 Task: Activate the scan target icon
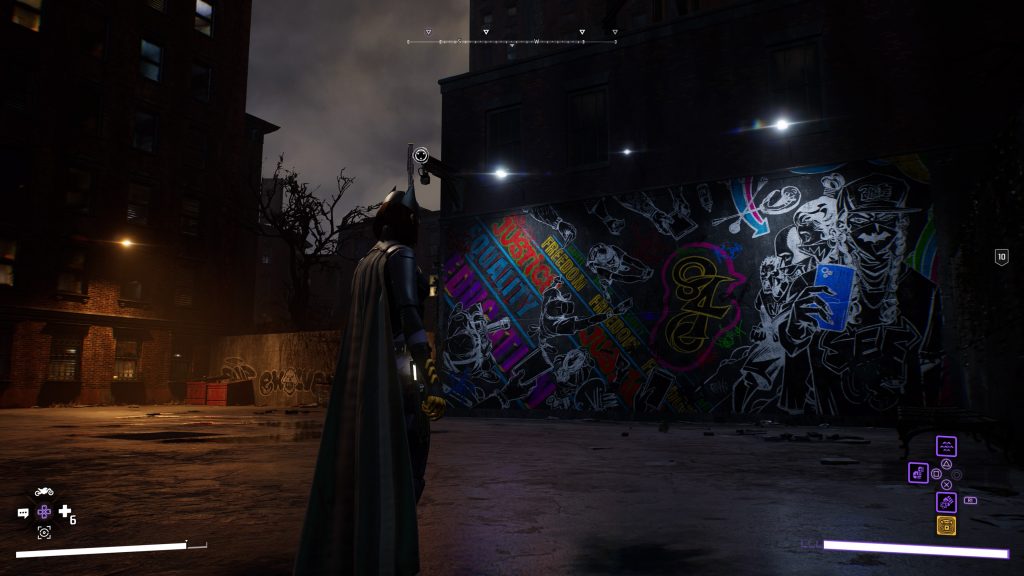[44, 533]
